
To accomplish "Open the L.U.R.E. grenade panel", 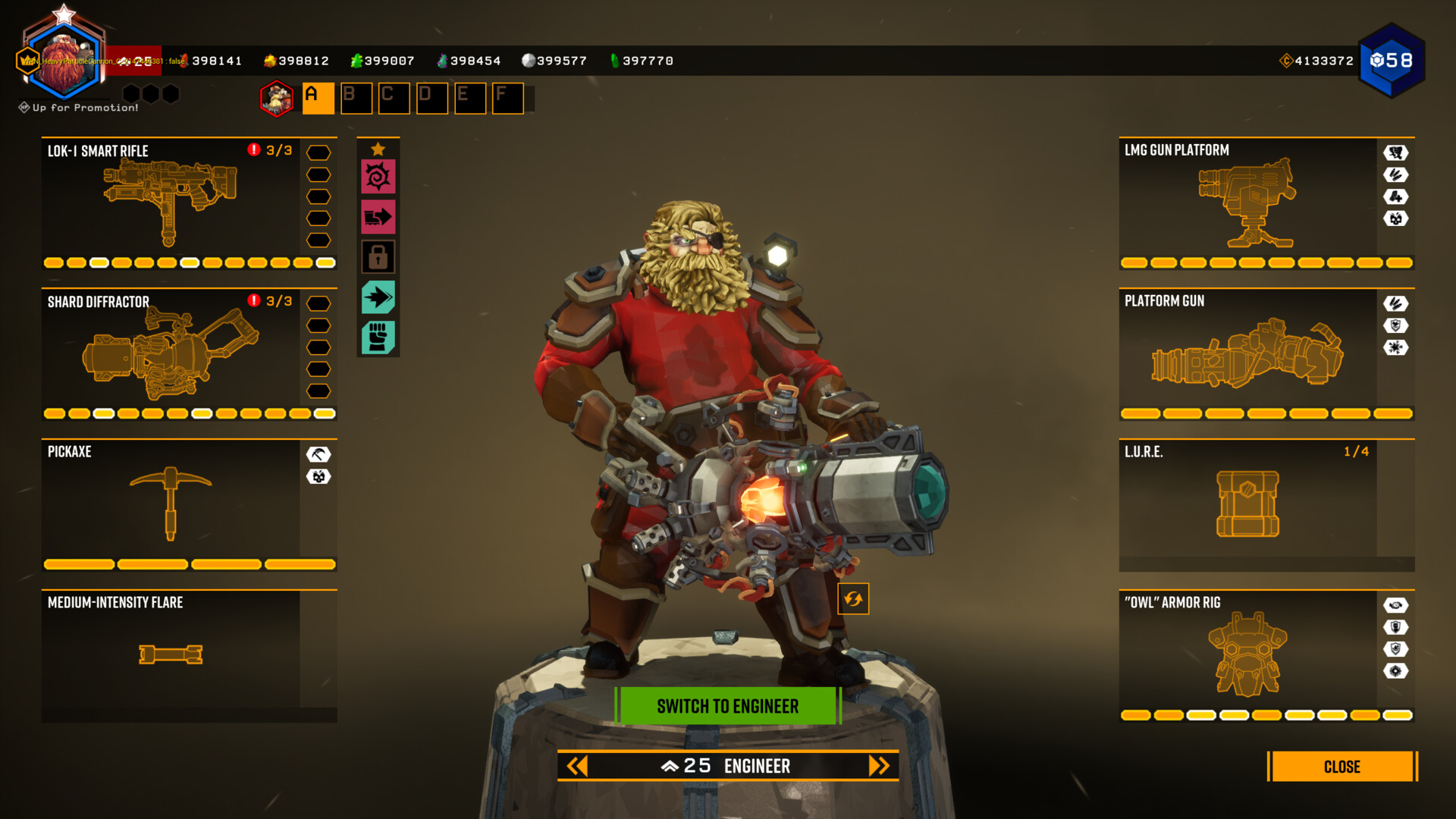I will (x=1247, y=504).
